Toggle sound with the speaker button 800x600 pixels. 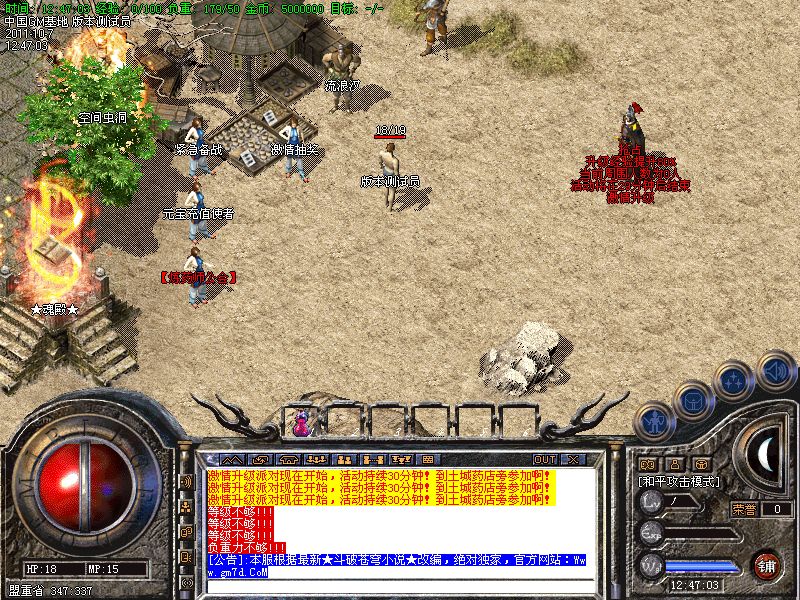775,371
